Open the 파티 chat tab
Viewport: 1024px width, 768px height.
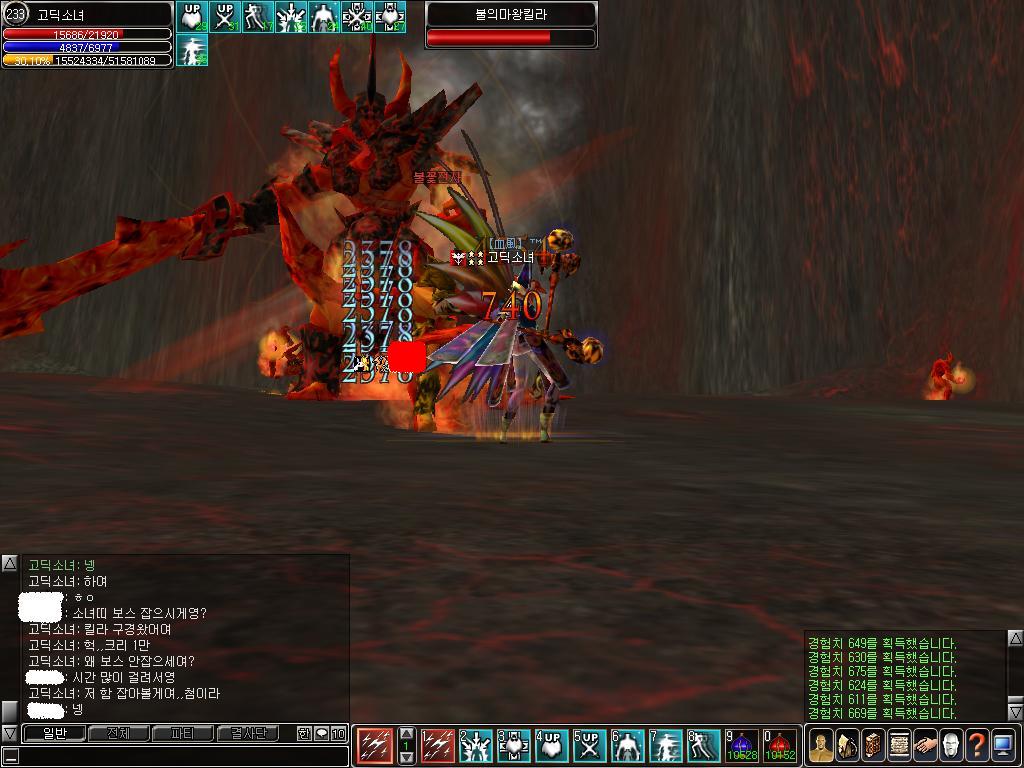182,734
